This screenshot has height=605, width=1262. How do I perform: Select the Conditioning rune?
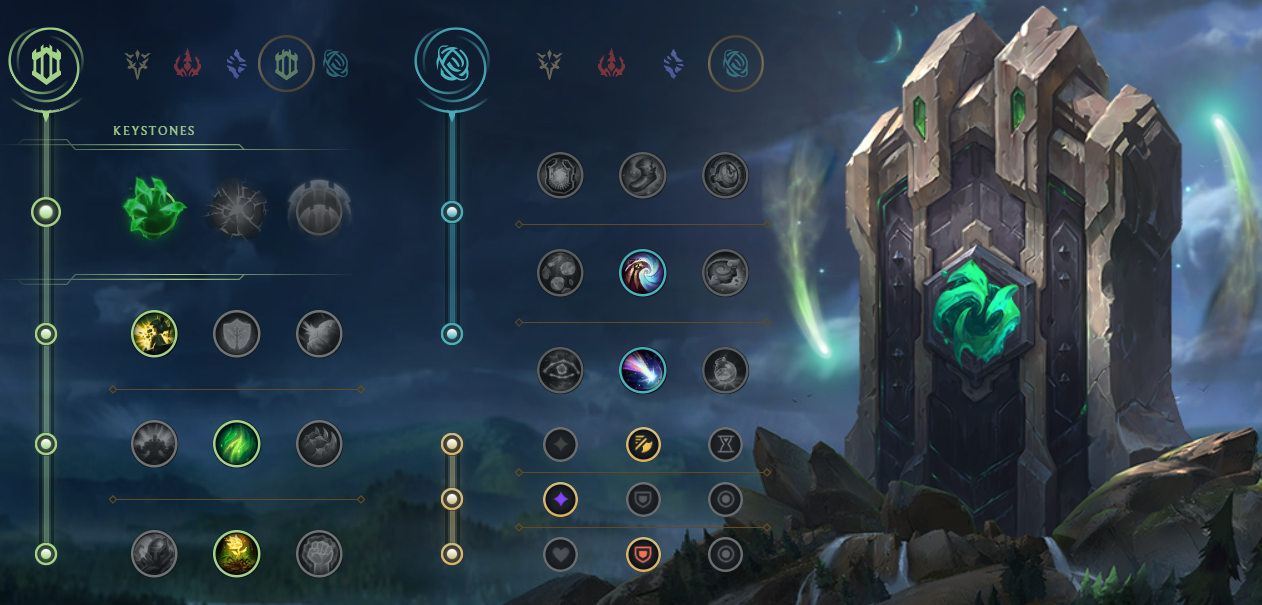[155, 444]
